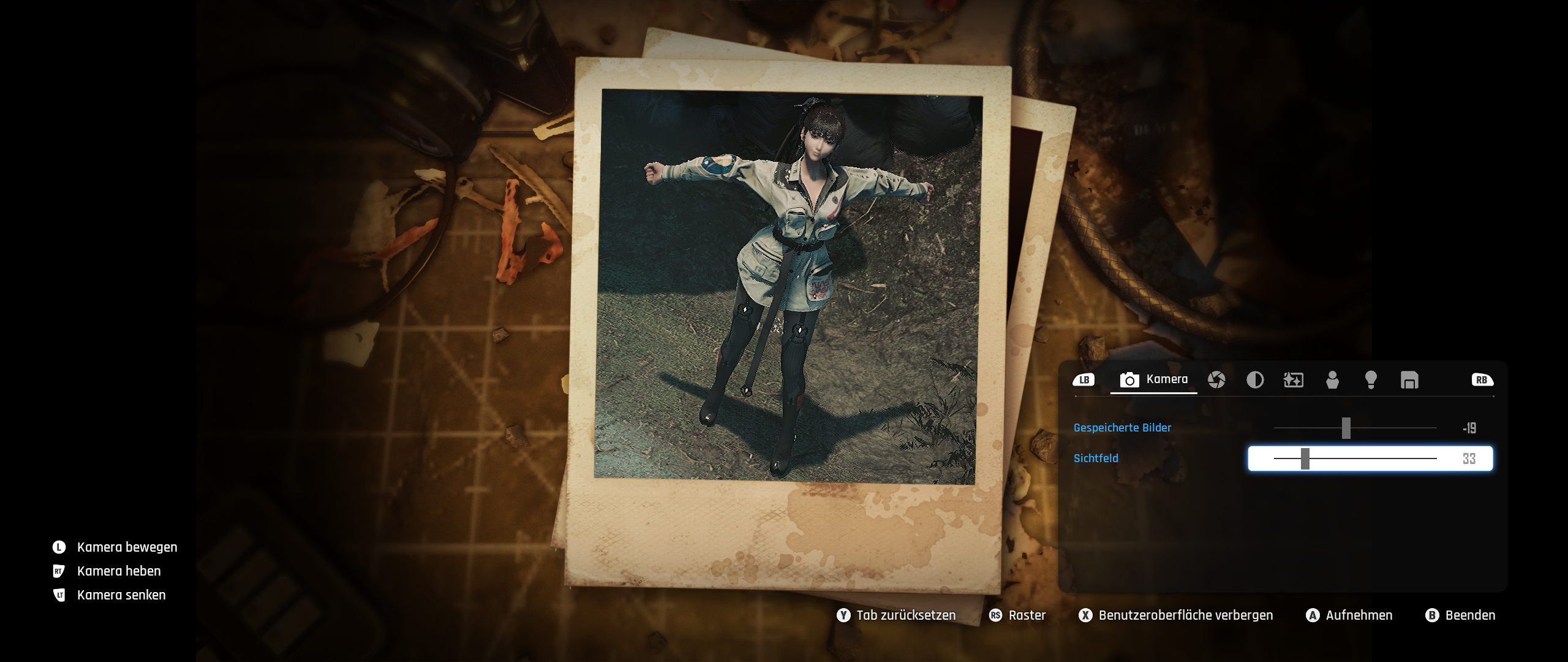The width and height of the screenshot is (1568, 662).
Task: Select Benutzeroberfläche verbergen to hide the interface
Action: (x=1176, y=615)
